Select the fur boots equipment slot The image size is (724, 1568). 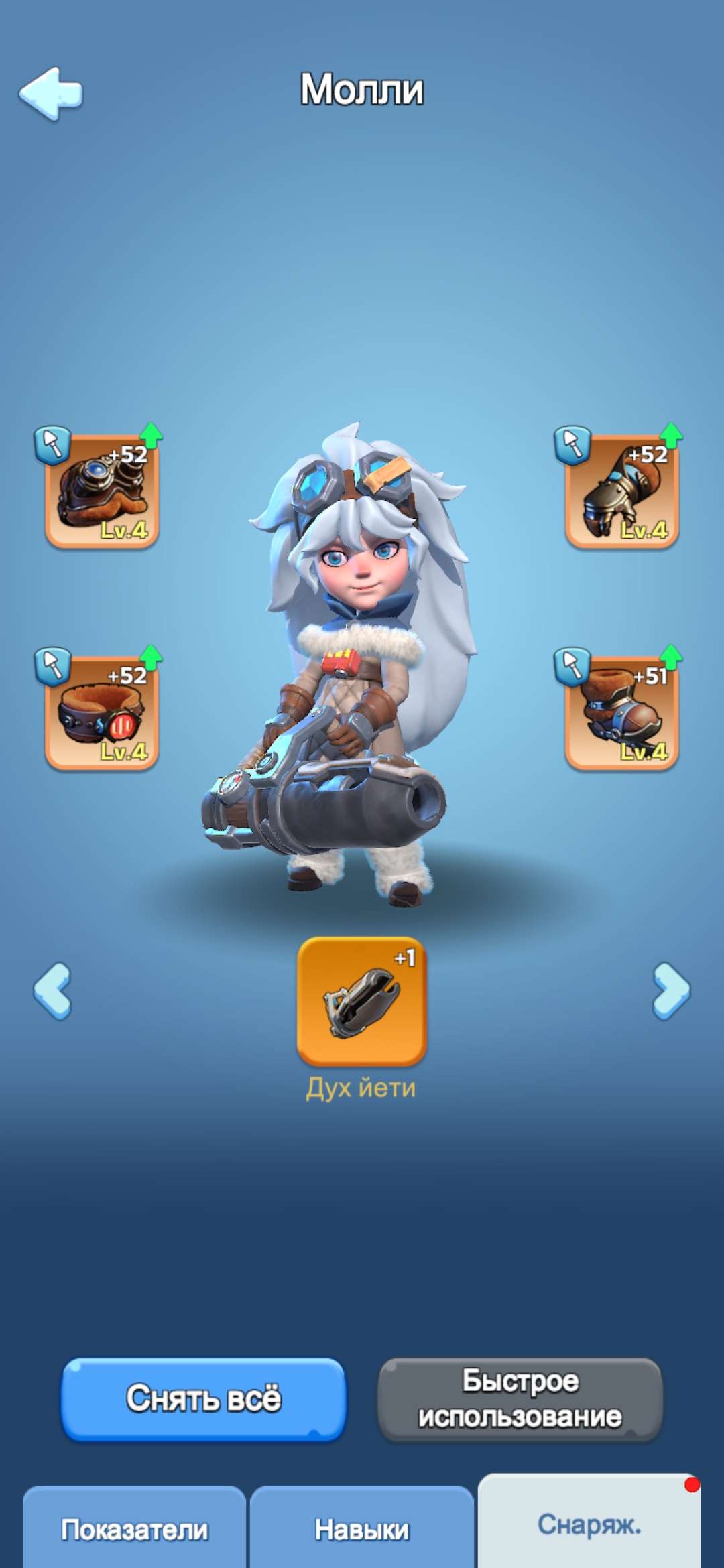[x=622, y=712]
